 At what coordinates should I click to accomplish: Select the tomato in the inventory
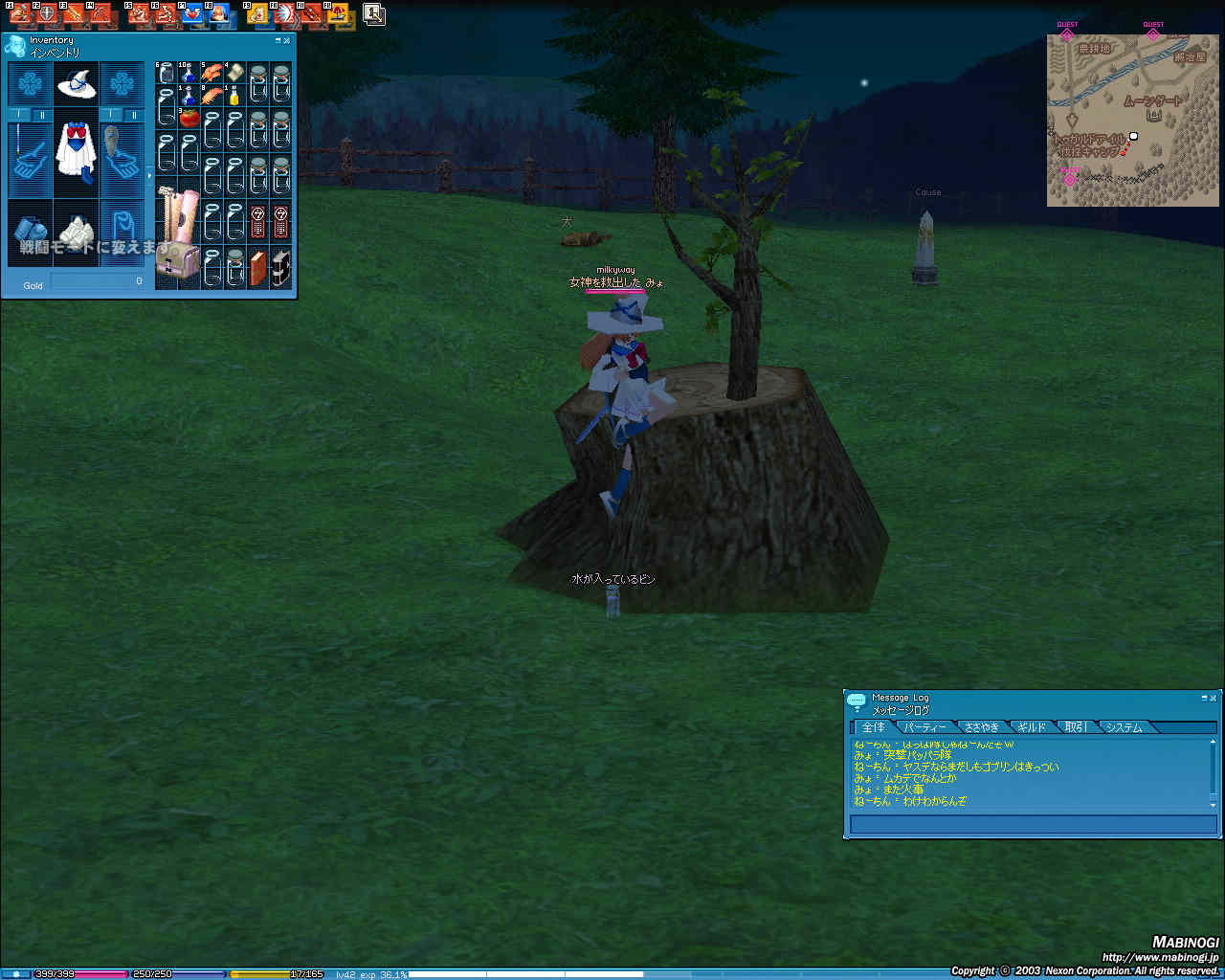pyautogui.click(x=189, y=119)
